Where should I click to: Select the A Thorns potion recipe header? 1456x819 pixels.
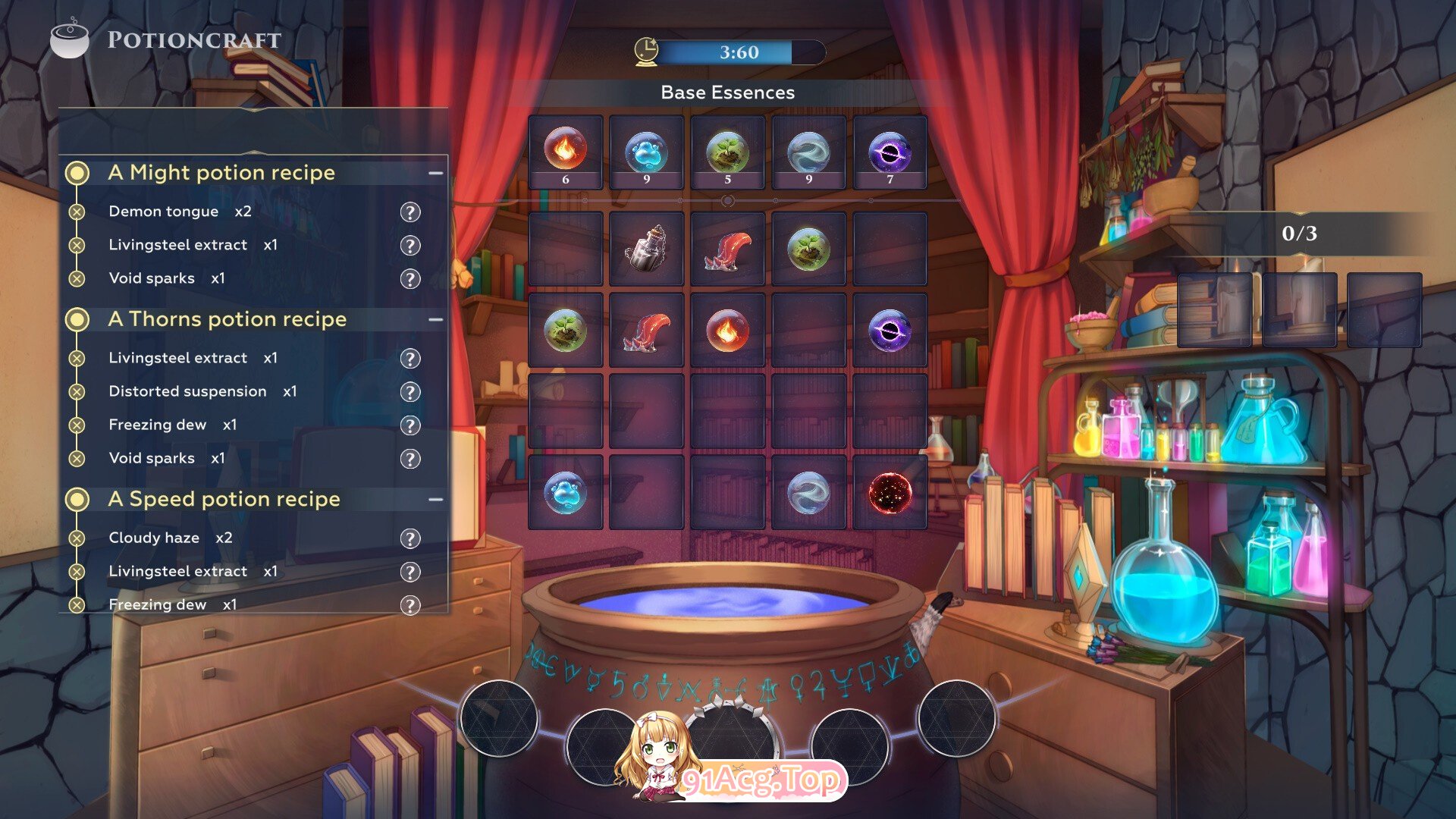pyautogui.click(x=227, y=319)
